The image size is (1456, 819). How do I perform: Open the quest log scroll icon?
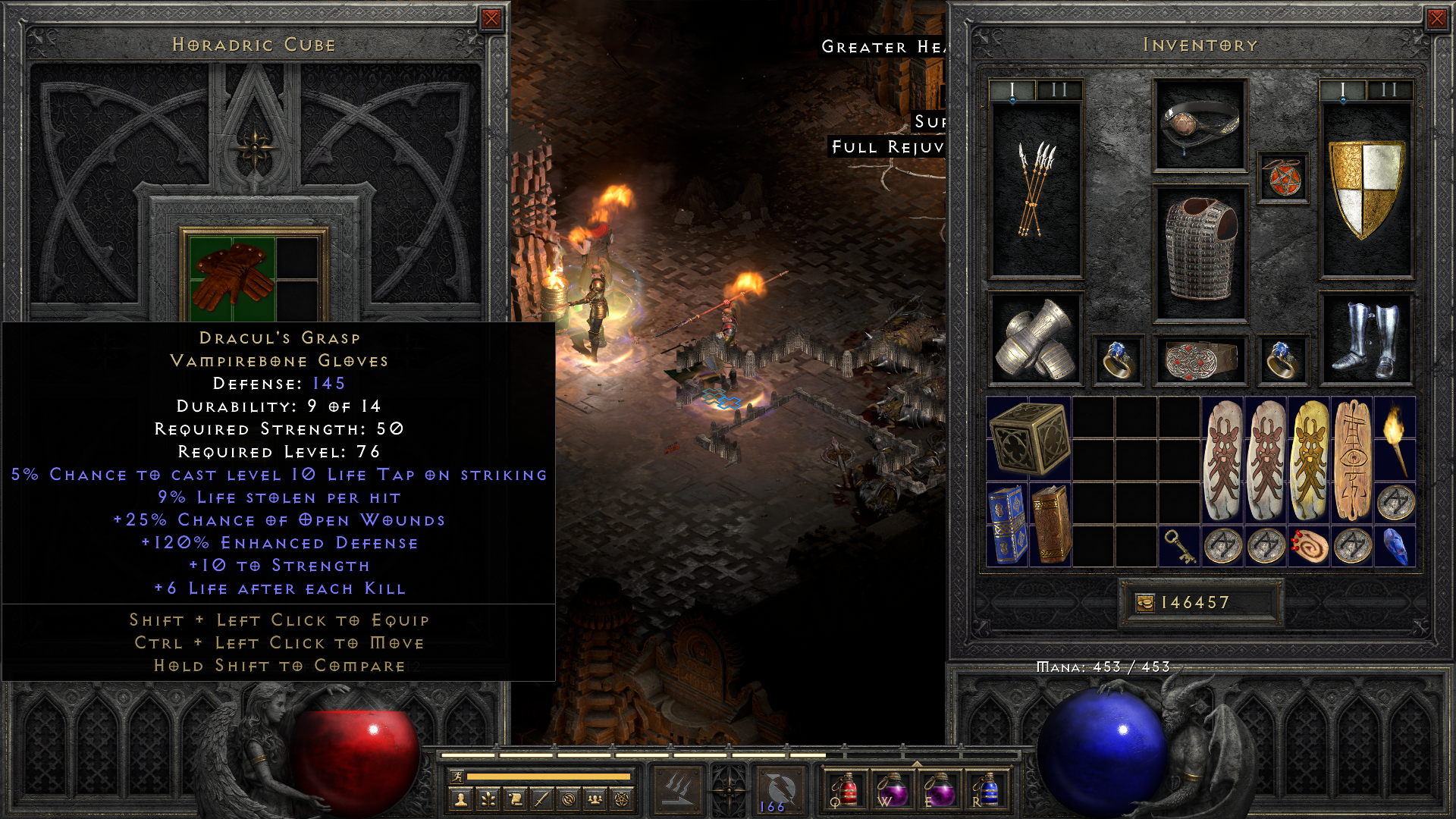tap(514, 801)
